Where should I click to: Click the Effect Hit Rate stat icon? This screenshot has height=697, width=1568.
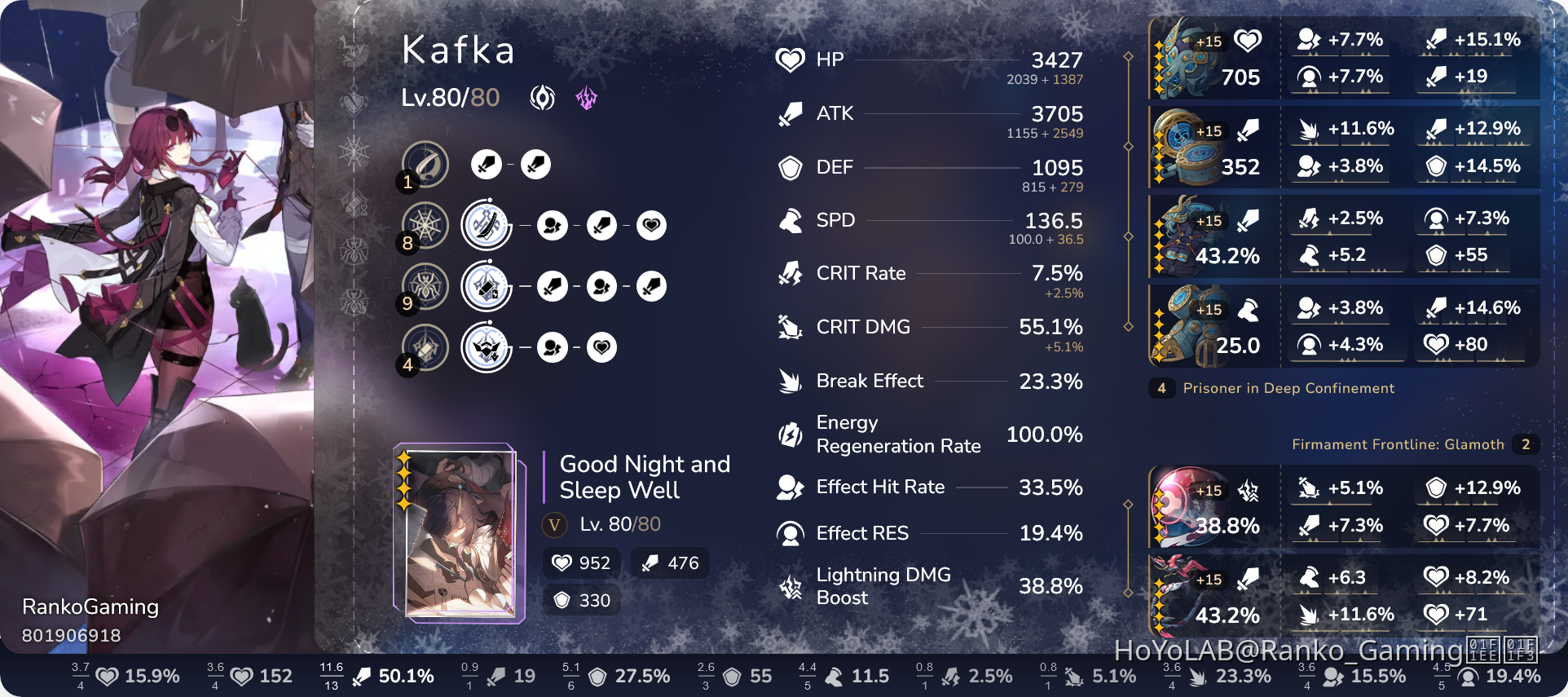coord(789,486)
